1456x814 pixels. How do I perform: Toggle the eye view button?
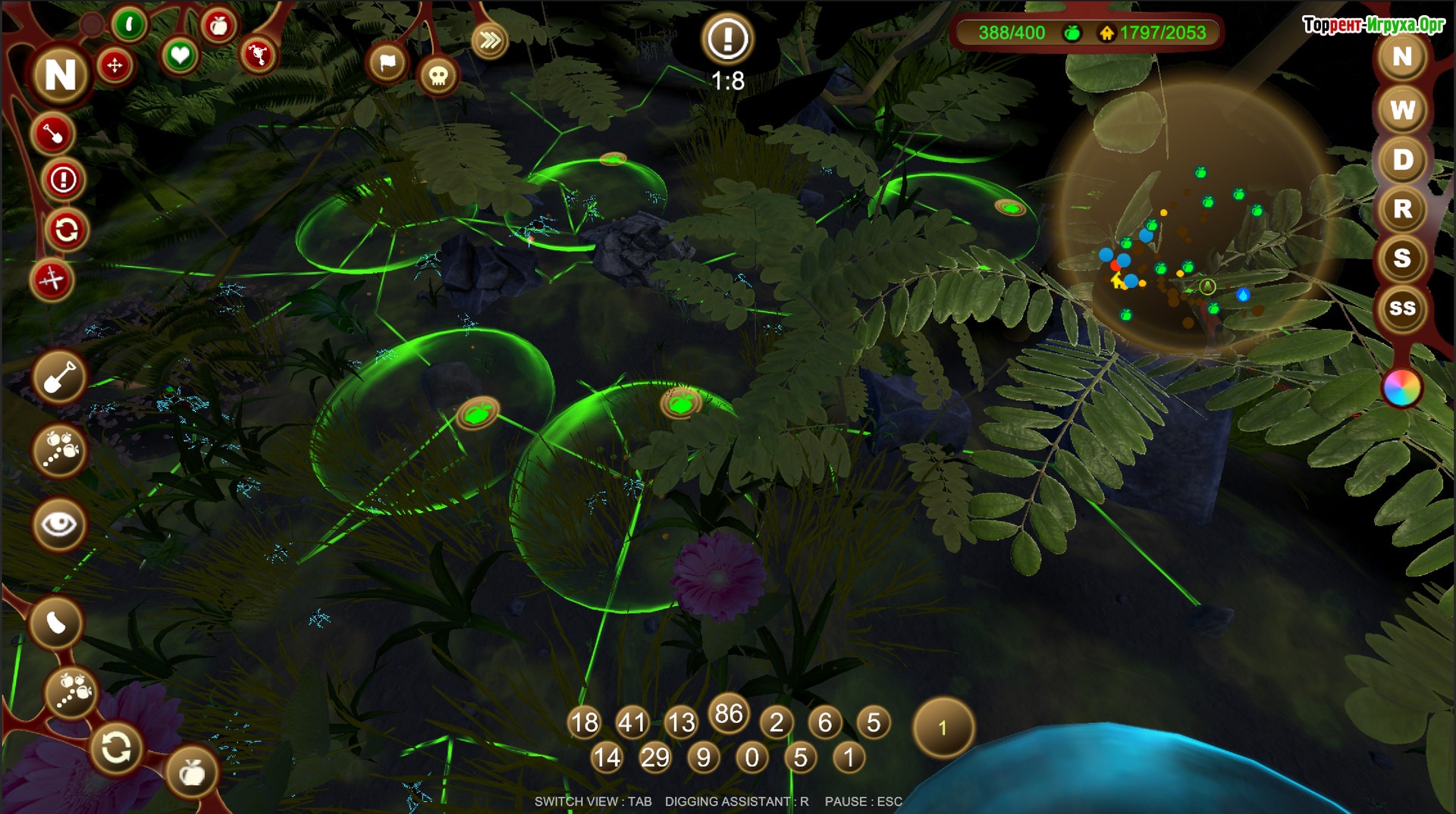click(x=59, y=524)
